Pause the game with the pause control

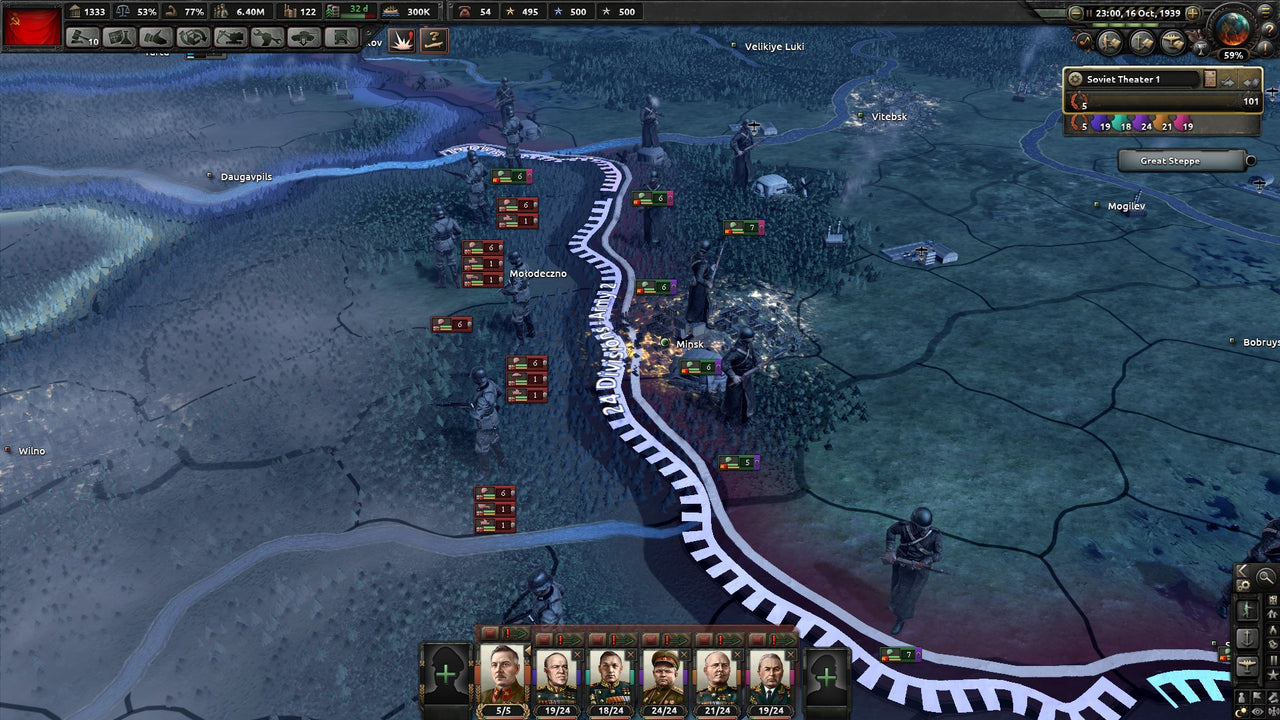coord(1089,13)
